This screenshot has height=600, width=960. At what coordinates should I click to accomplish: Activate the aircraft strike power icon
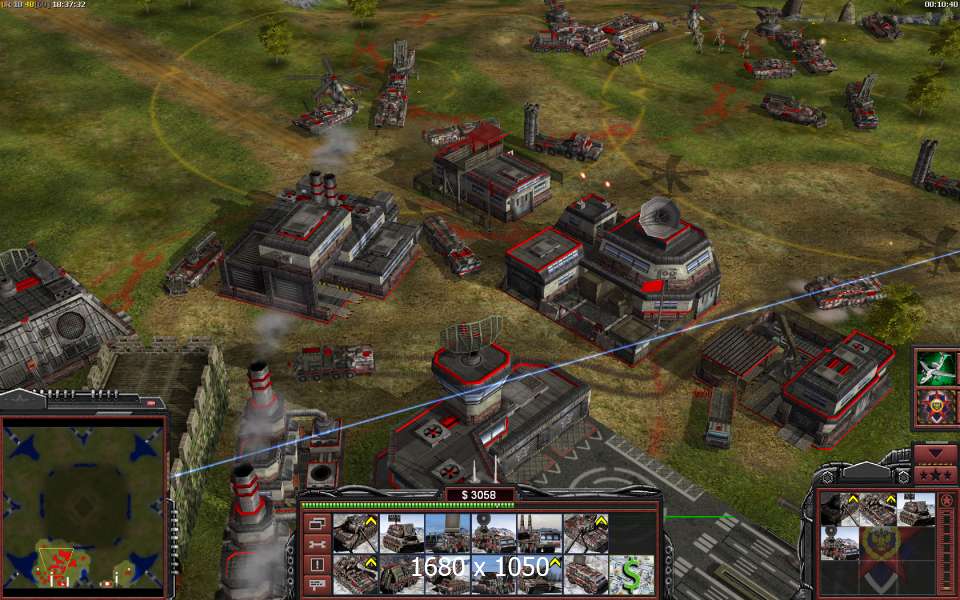pyautogui.click(x=937, y=368)
